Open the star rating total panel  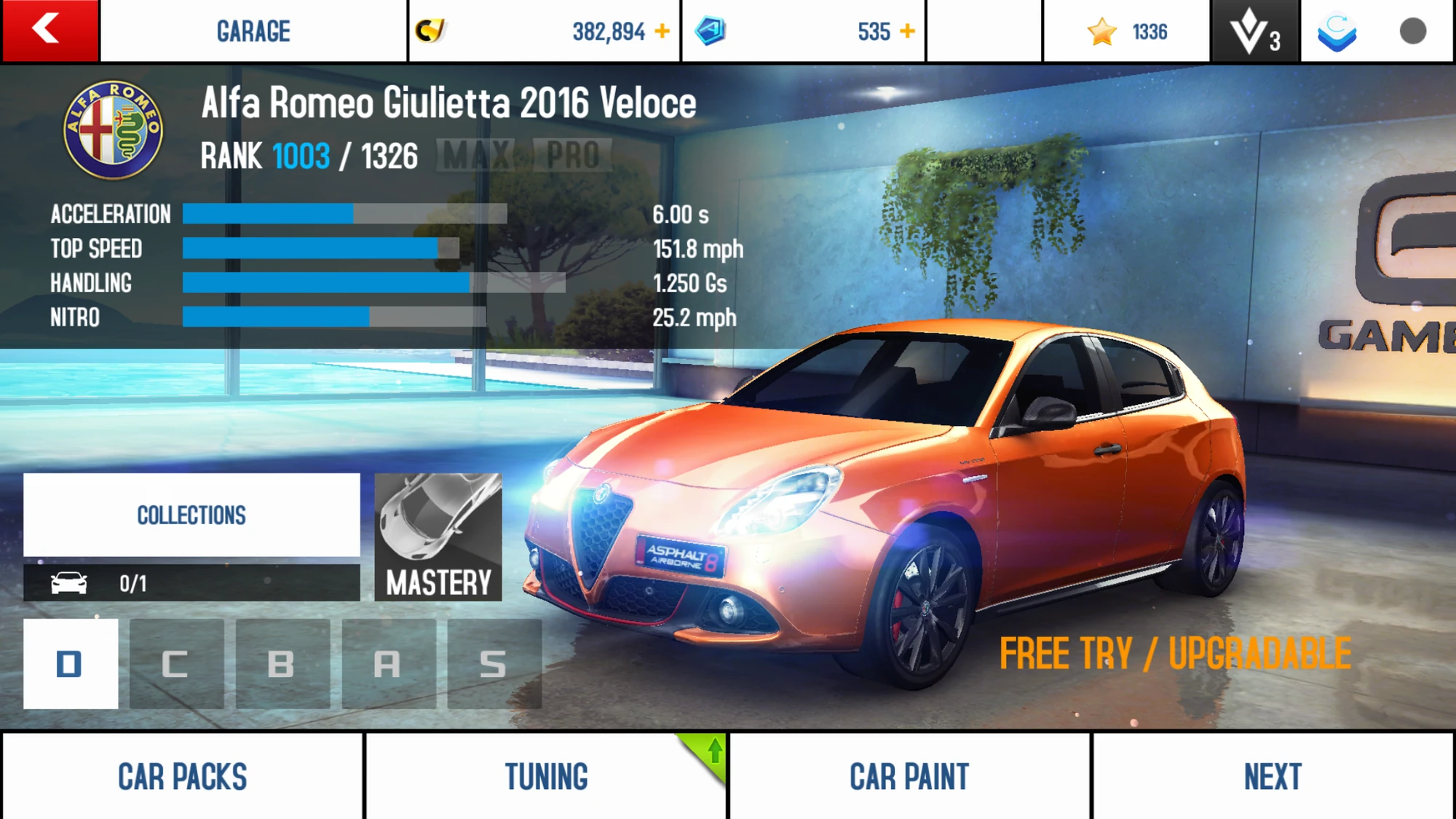click(x=1126, y=31)
